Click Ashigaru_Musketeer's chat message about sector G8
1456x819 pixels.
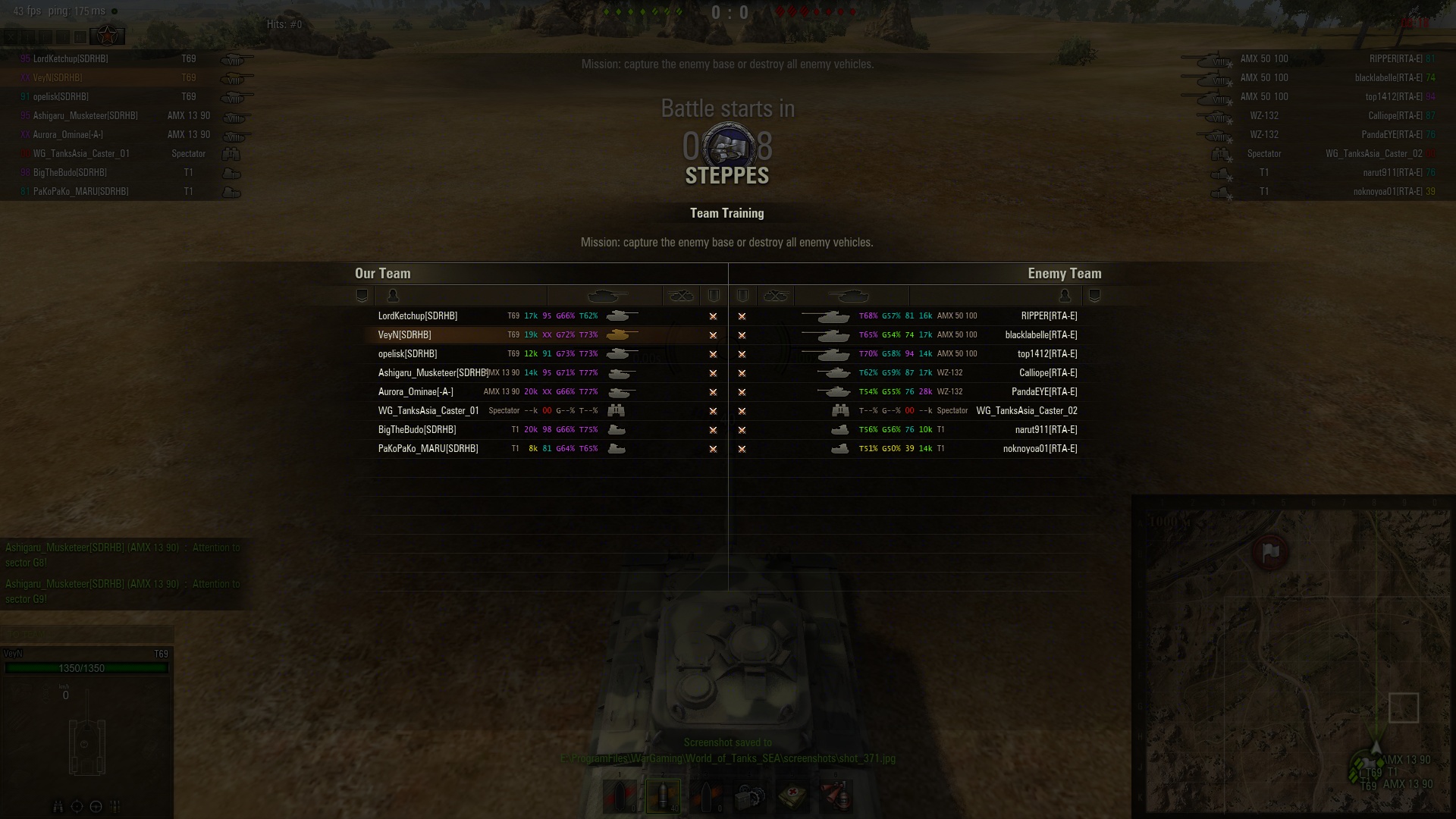coord(123,555)
